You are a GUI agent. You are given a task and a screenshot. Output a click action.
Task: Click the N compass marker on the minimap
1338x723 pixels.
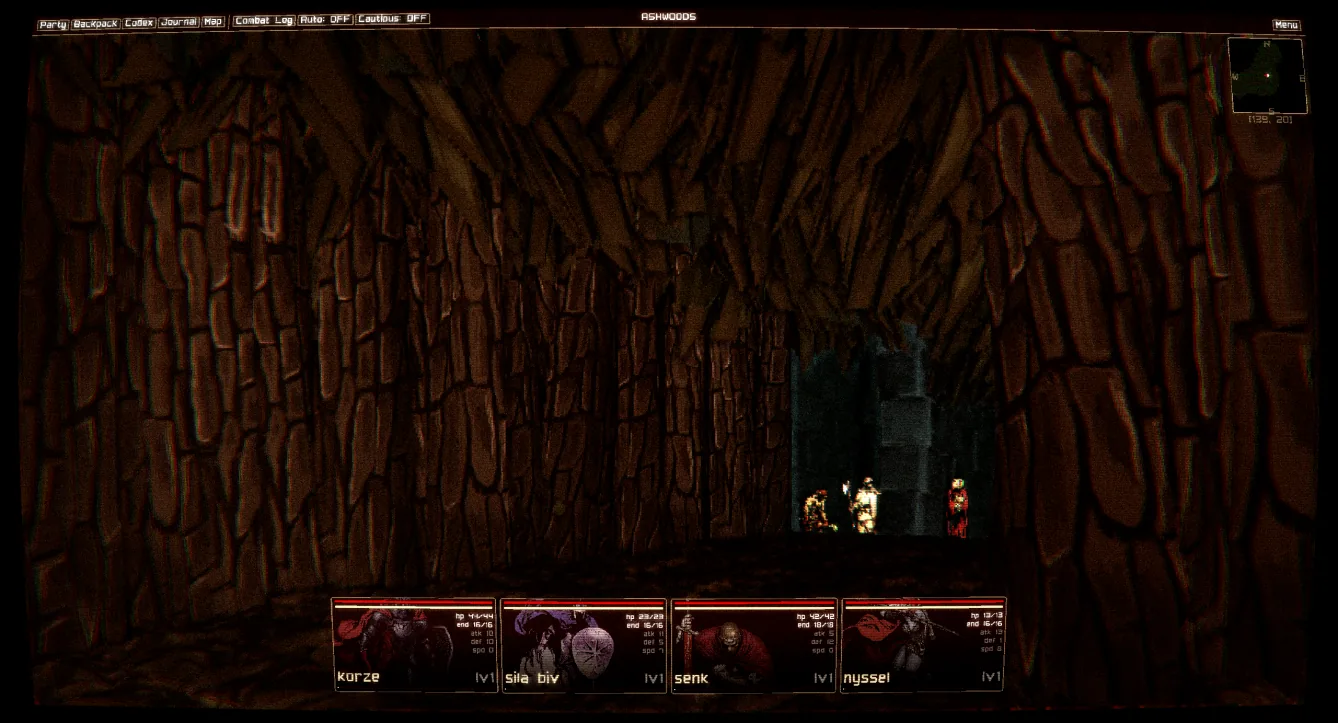coord(1266,42)
